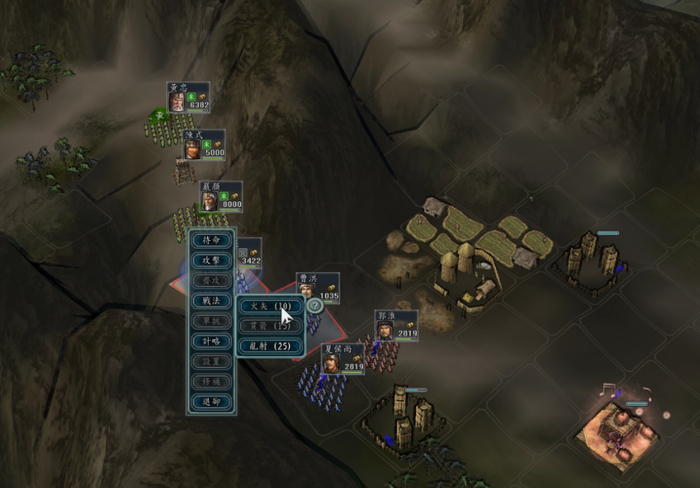Image resolution: width=700 pixels, height=488 pixels.
Task: Open the 計略 (stratagem) command
Action: [211, 341]
